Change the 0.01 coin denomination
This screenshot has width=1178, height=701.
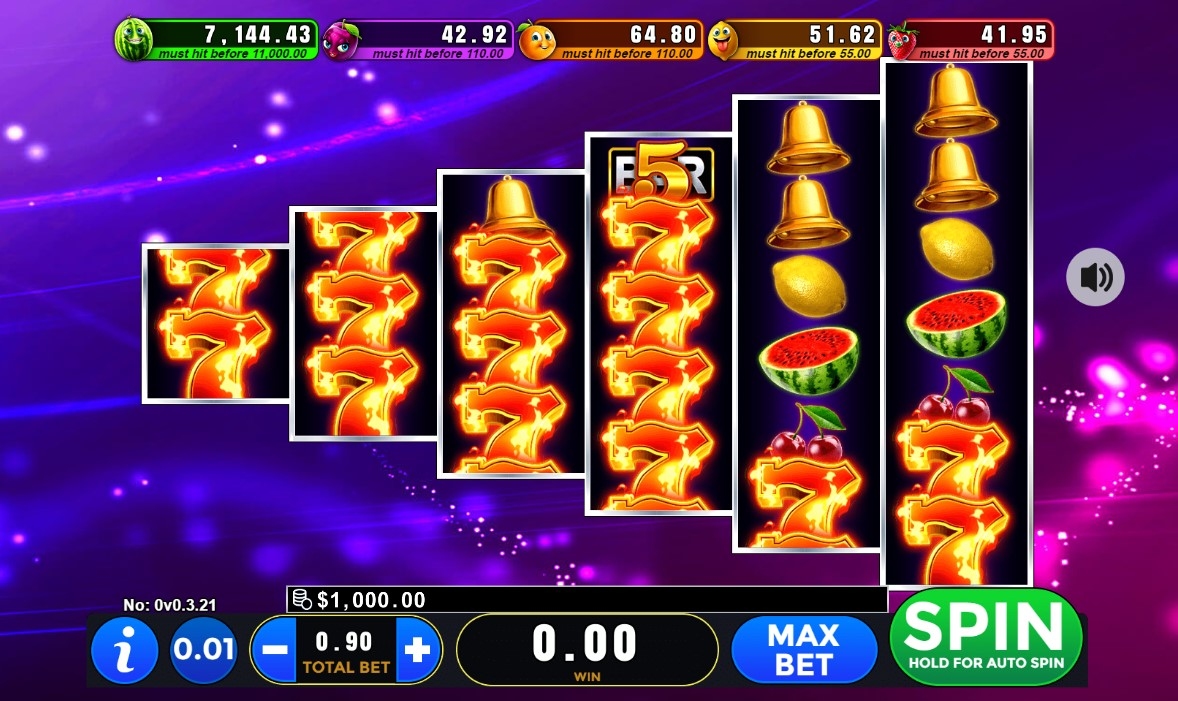click(x=203, y=650)
